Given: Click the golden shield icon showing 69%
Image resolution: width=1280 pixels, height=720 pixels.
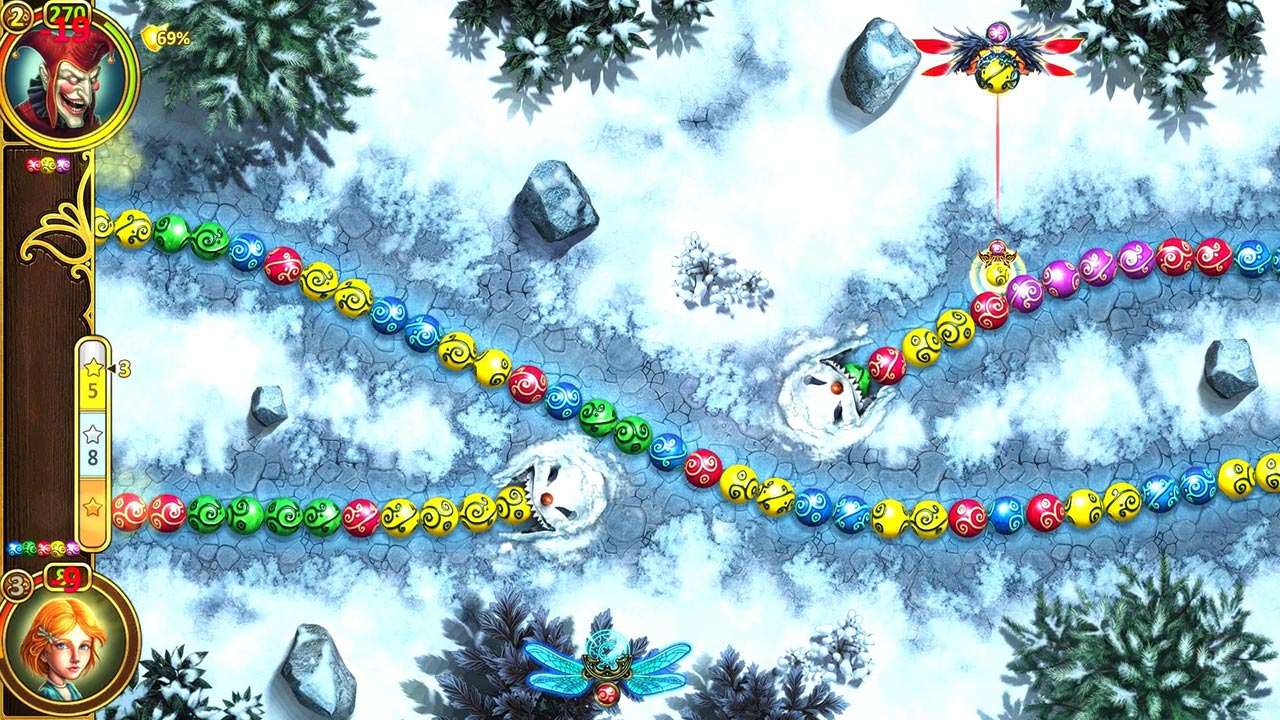Looking at the screenshot, I should click(160, 37).
